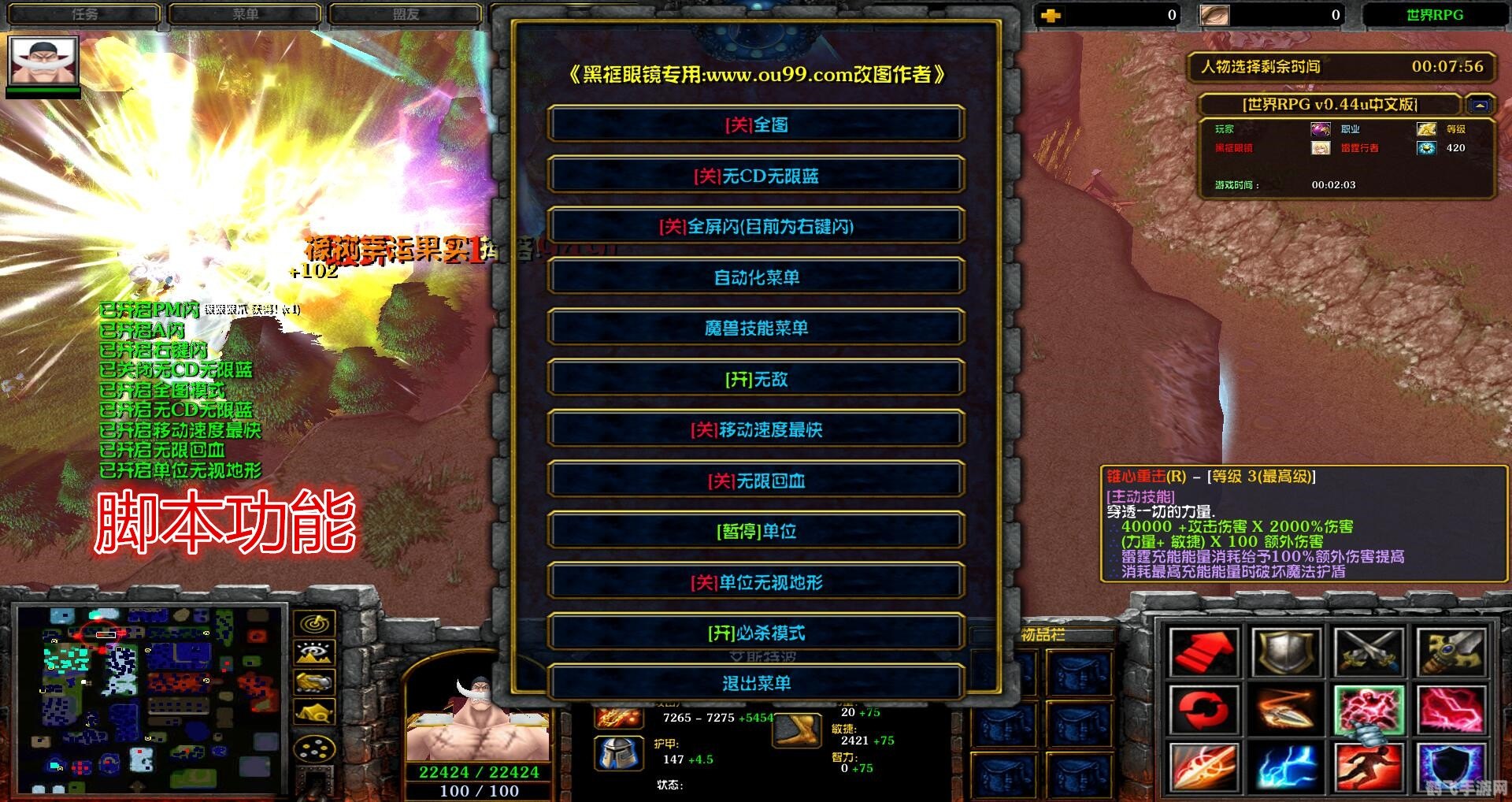The height and width of the screenshot is (802, 1512).
Task: Enable 无限回血 infinite health regen
Action: [758, 481]
